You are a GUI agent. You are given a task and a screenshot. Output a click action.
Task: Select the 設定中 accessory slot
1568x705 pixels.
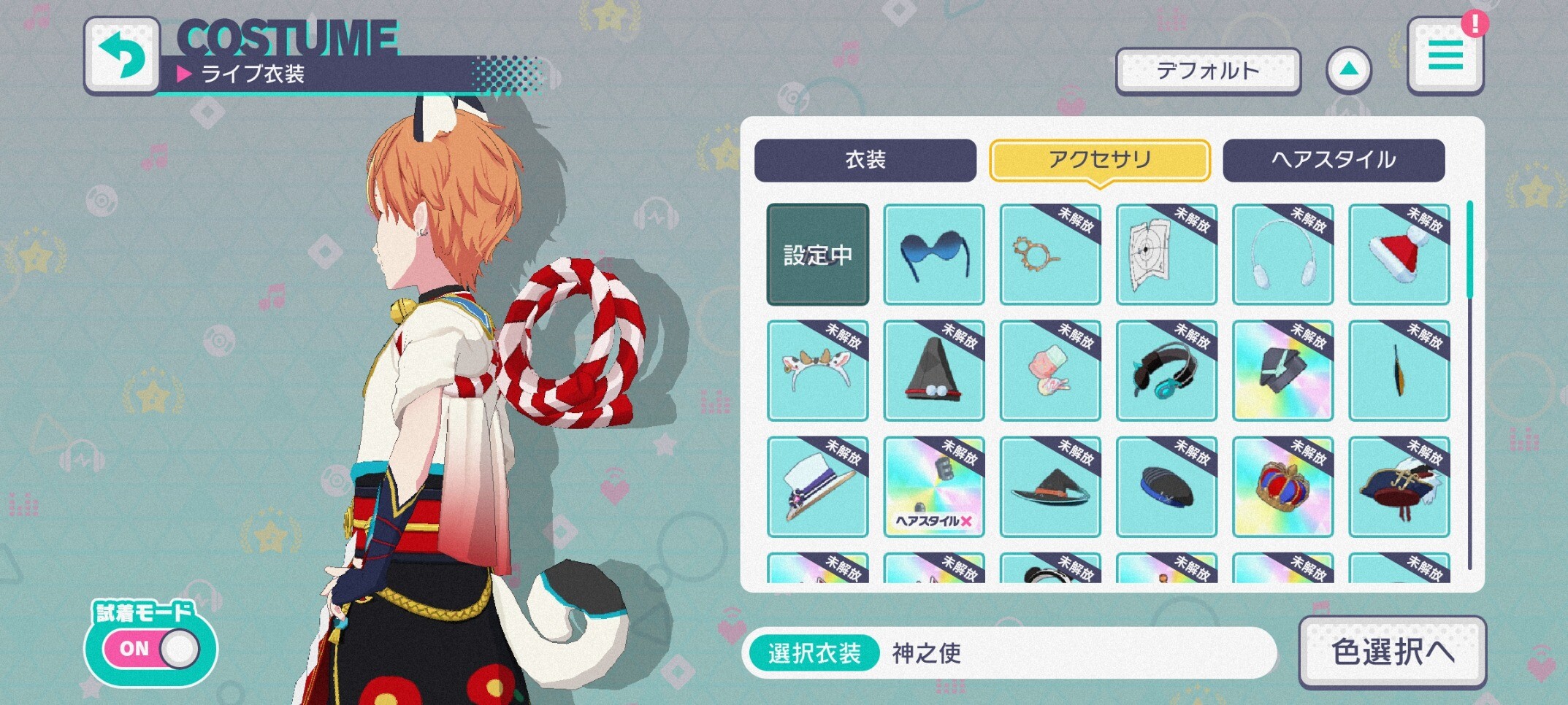(817, 254)
